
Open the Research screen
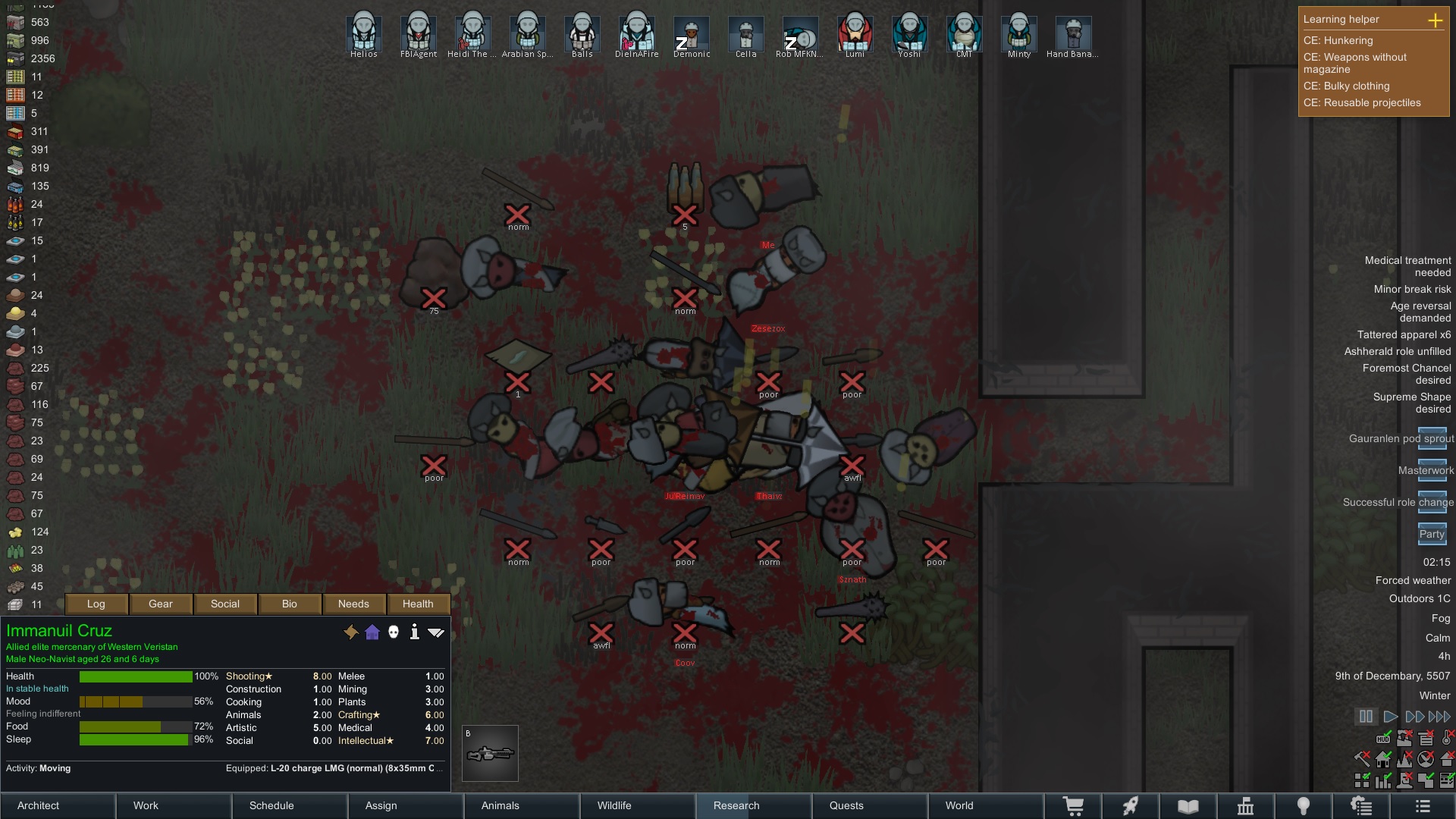coord(736,805)
